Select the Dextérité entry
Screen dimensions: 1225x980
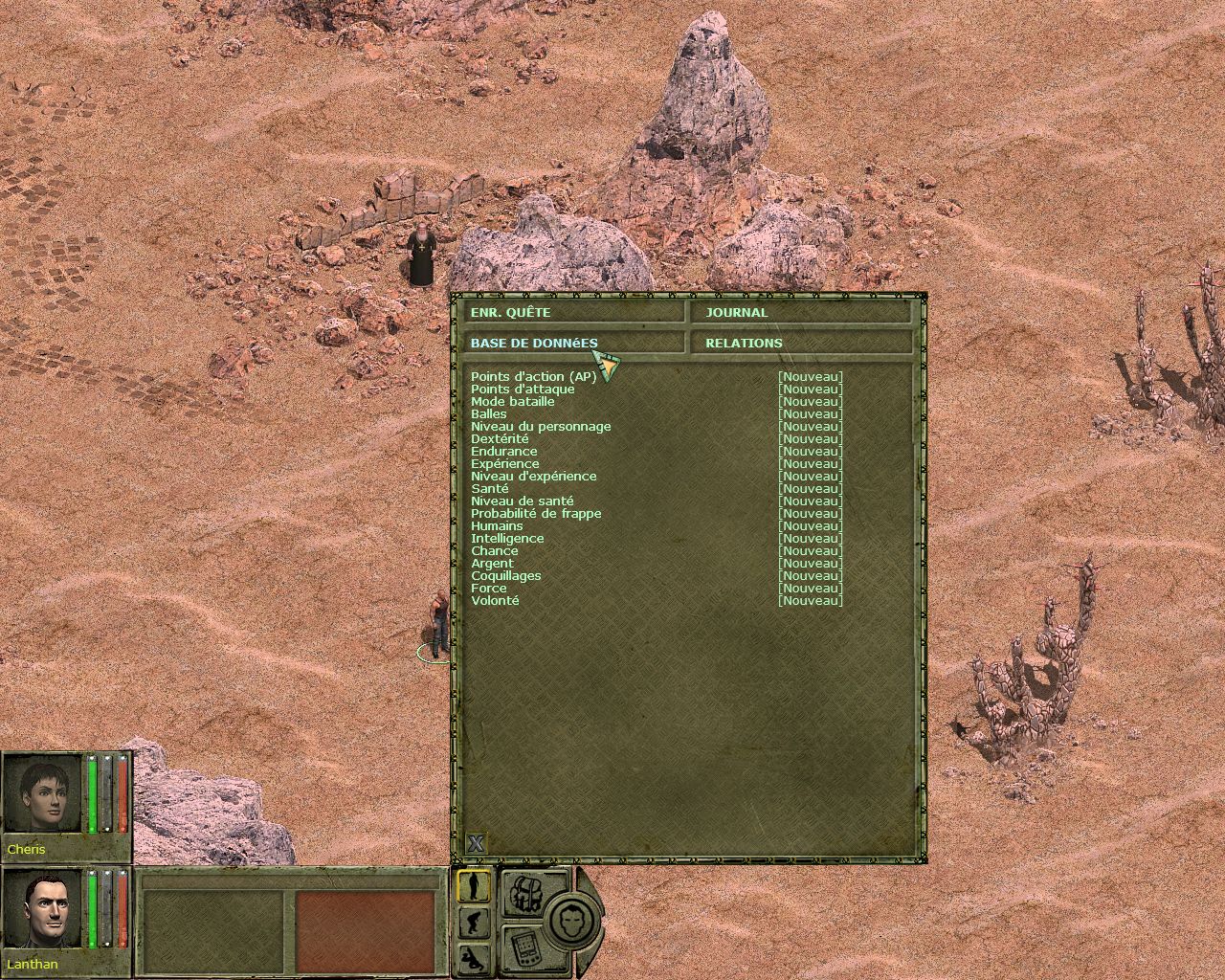(500, 438)
